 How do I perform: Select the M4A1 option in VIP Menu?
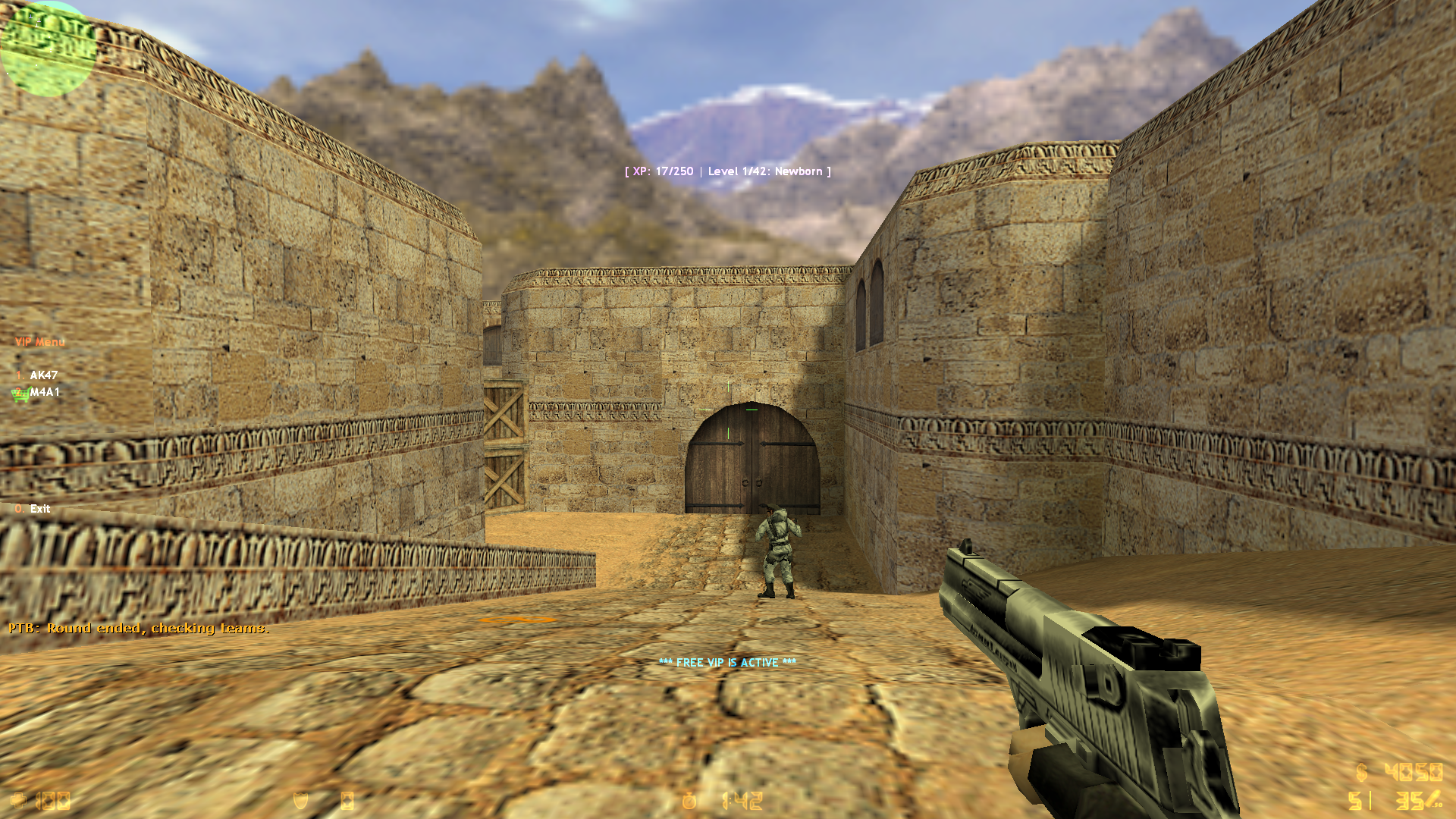pos(45,392)
